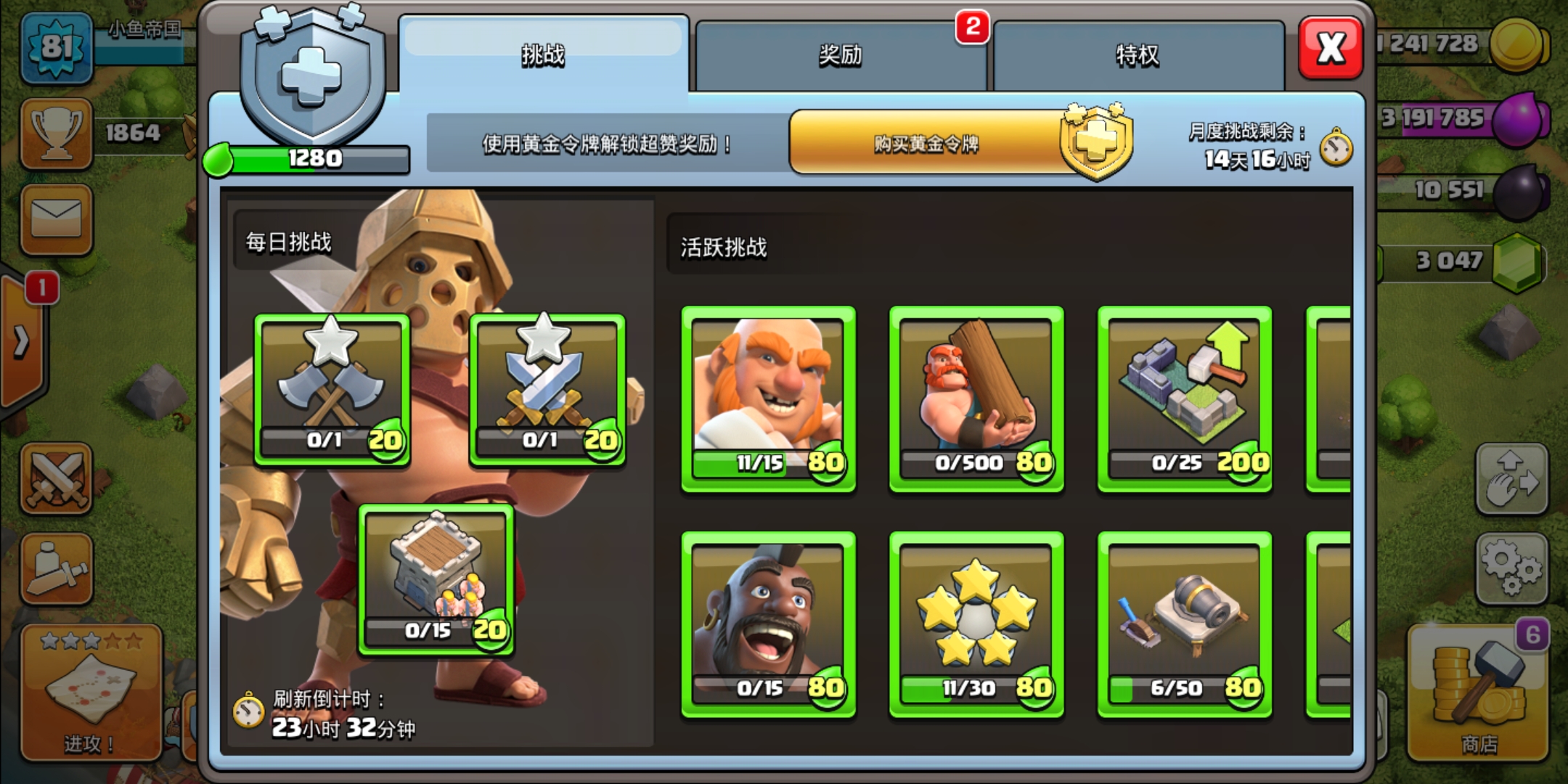View the wall upgrade challenge tile
1568x784 pixels.
1185,399
